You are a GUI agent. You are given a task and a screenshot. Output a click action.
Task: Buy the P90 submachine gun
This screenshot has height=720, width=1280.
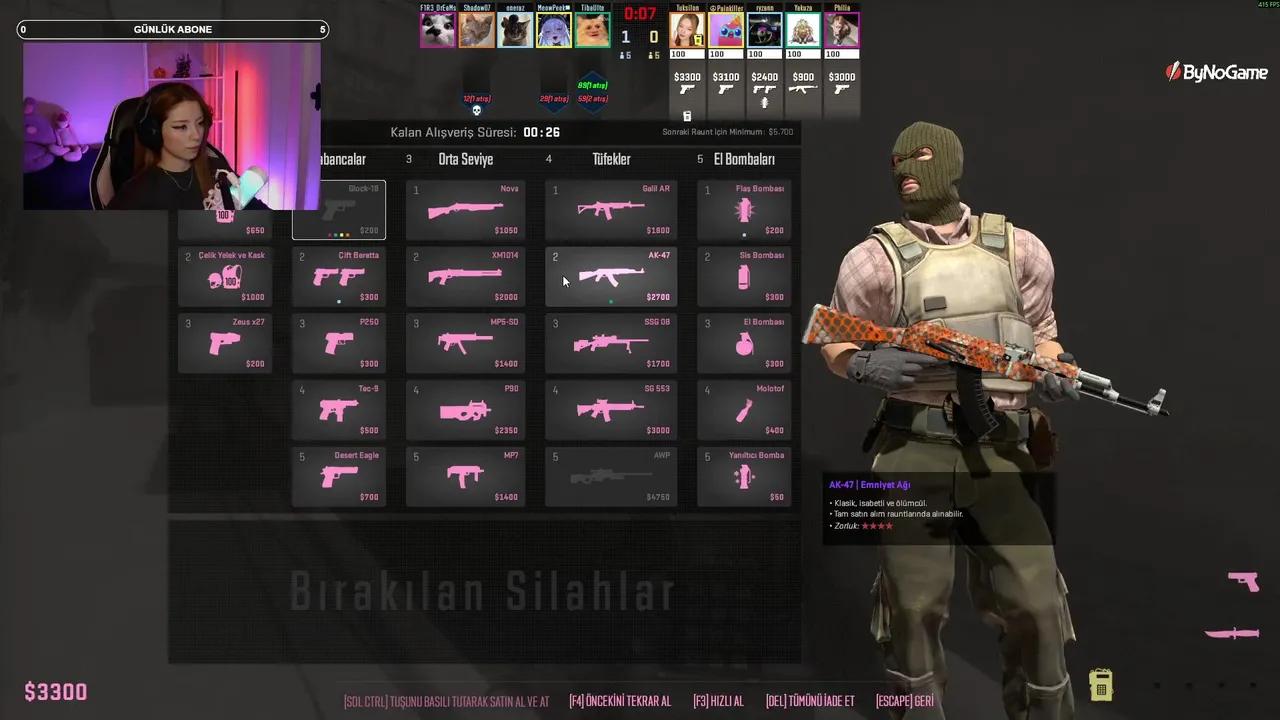(465, 409)
